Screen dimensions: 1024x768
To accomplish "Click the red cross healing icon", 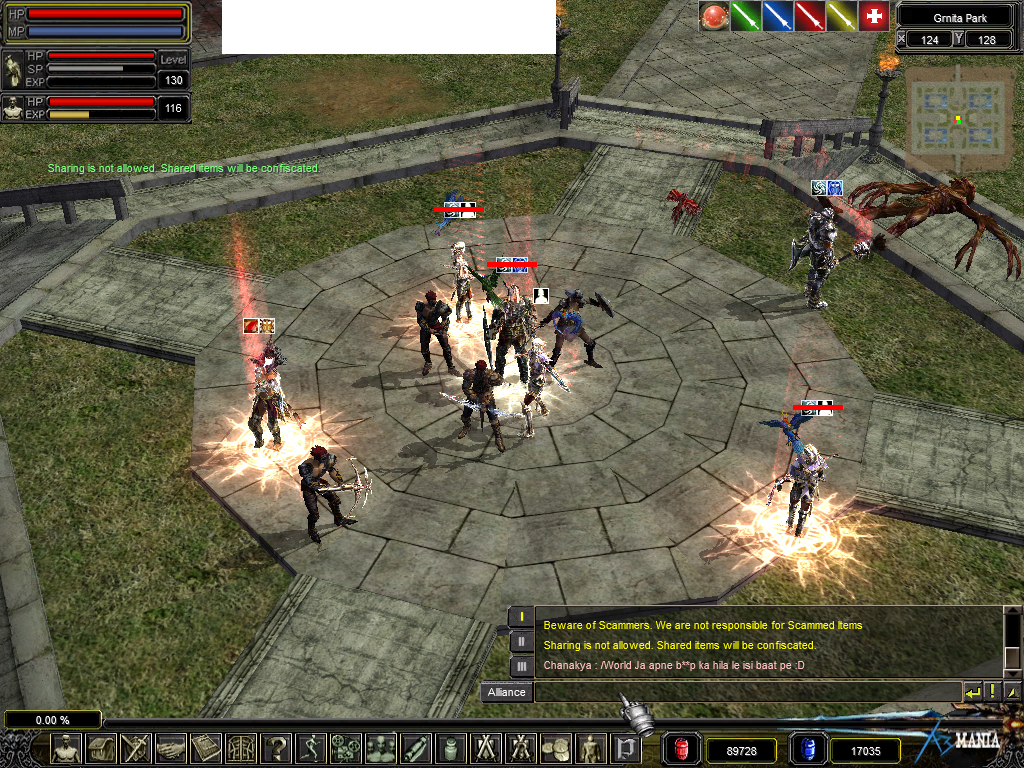I will coord(875,16).
